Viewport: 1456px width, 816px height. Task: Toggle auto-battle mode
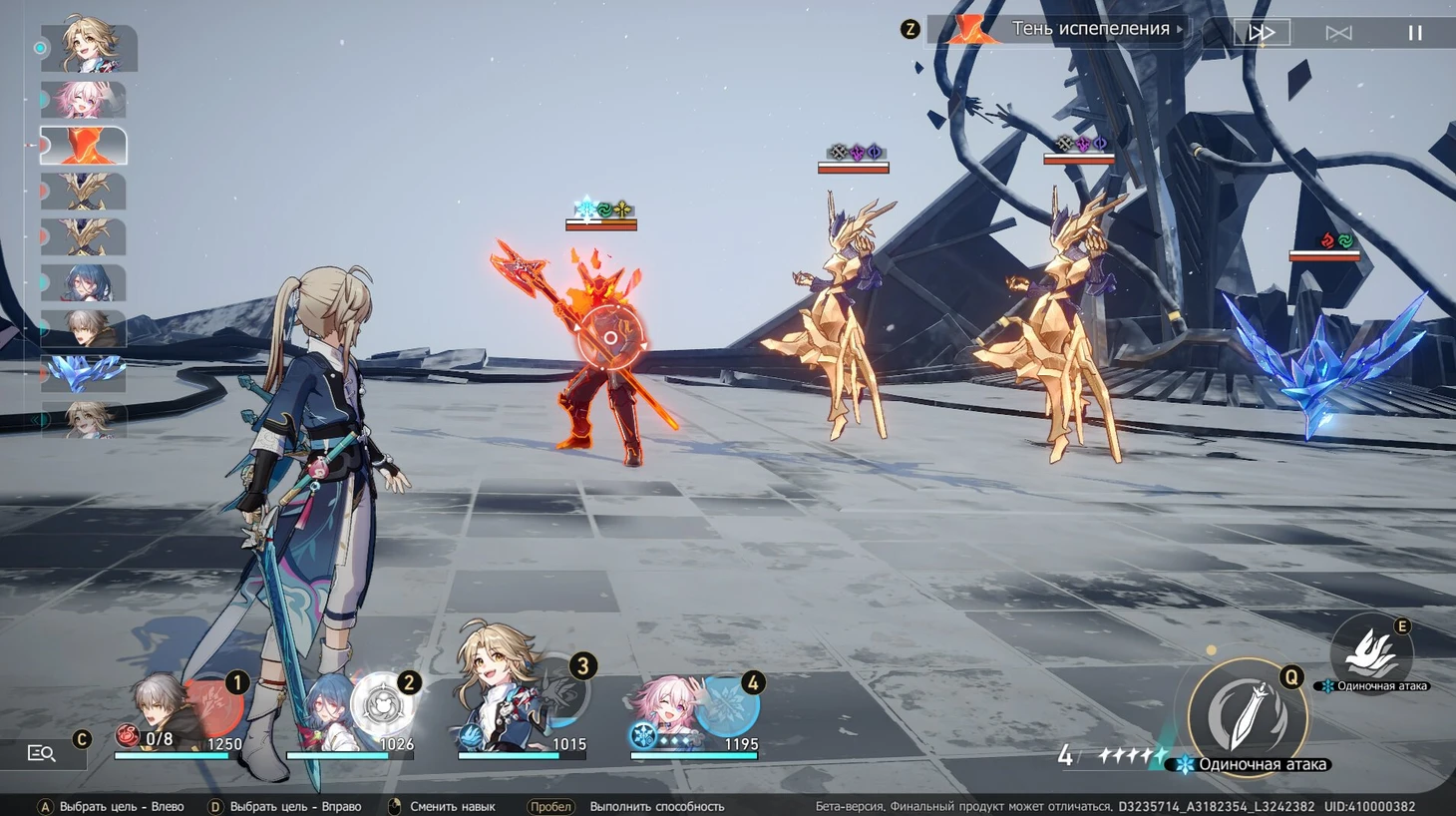pyautogui.click(x=1338, y=33)
